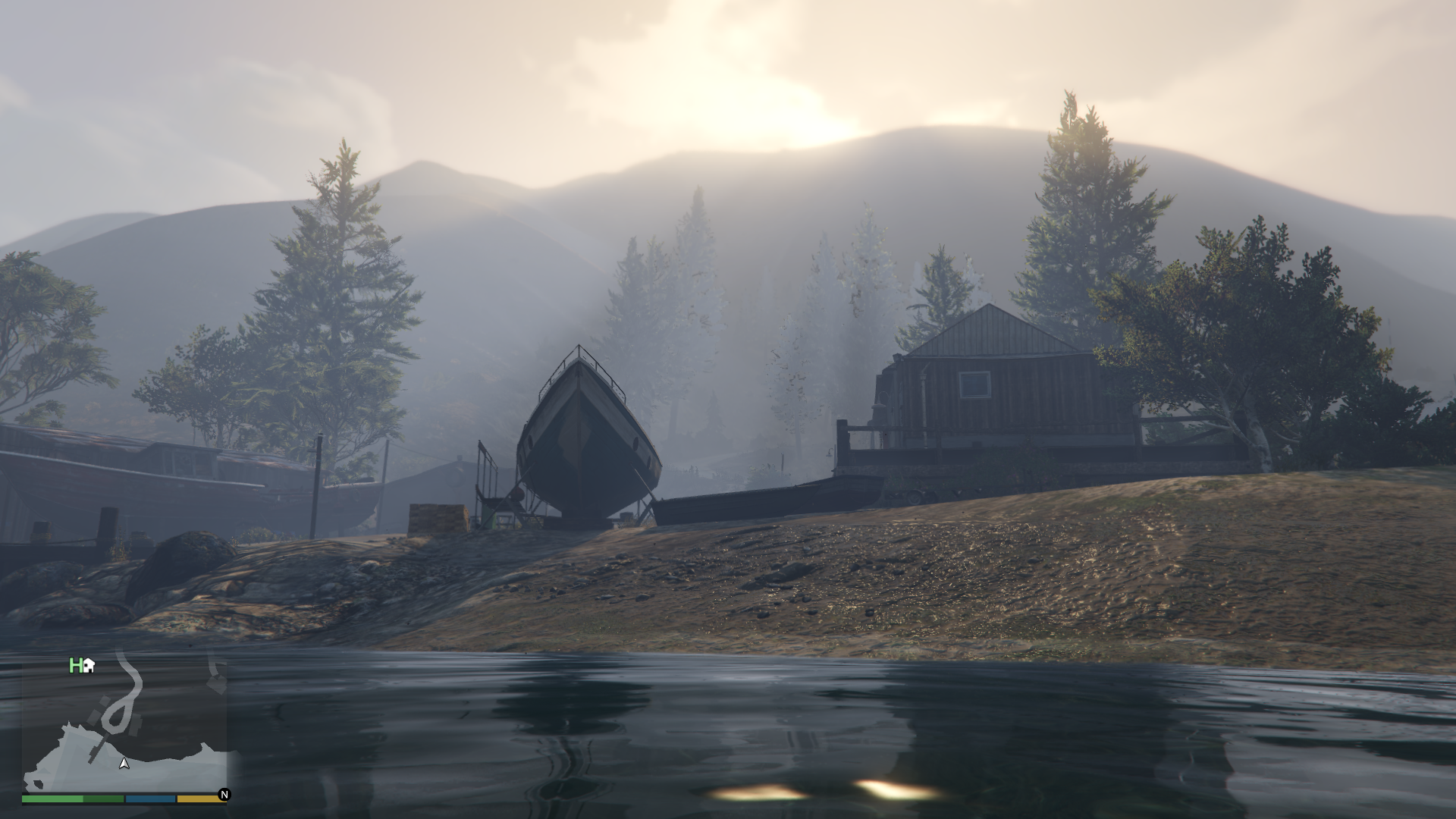Click the green H marker on the minimap
Viewport: 1456px width, 819px height.
pyautogui.click(x=75, y=666)
